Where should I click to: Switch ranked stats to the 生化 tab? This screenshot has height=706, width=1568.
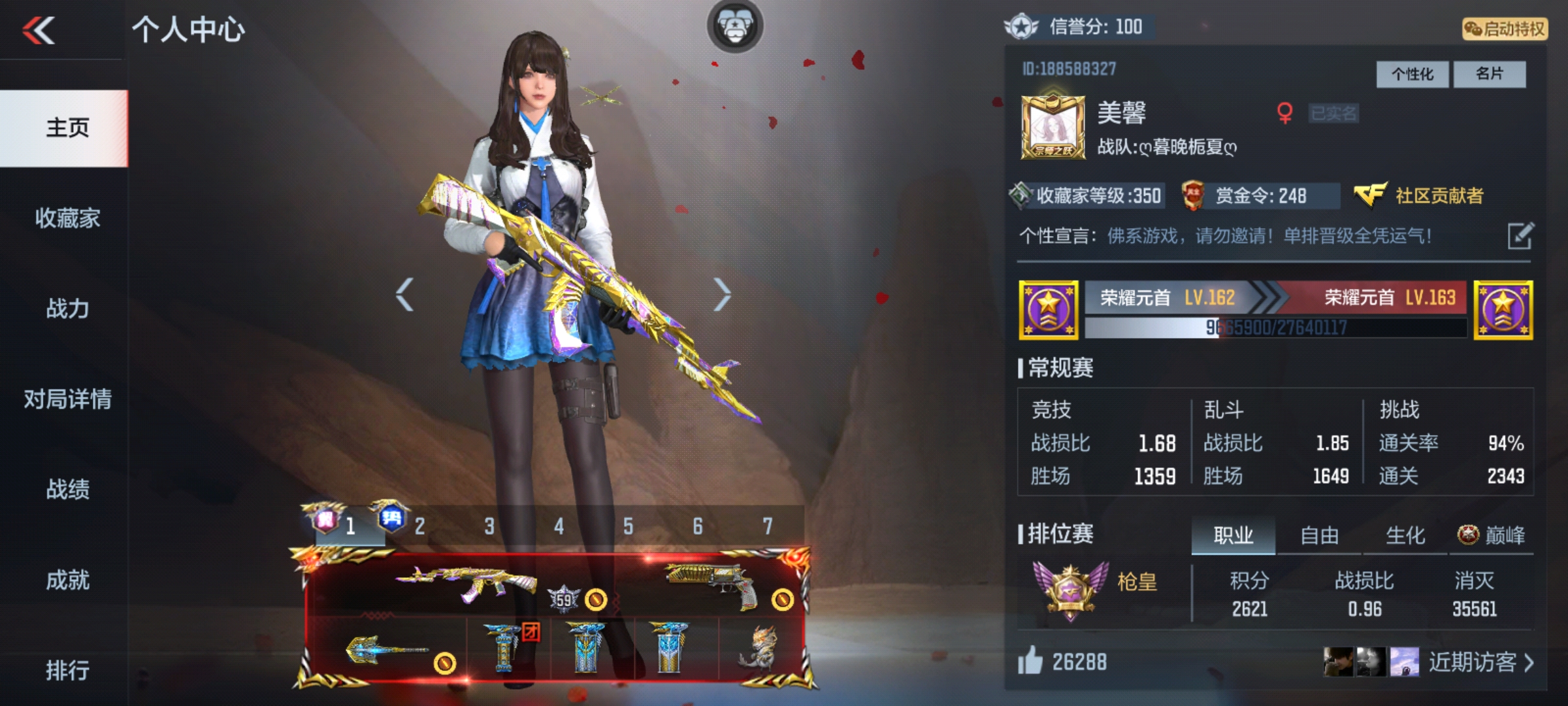click(x=1405, y=536)
